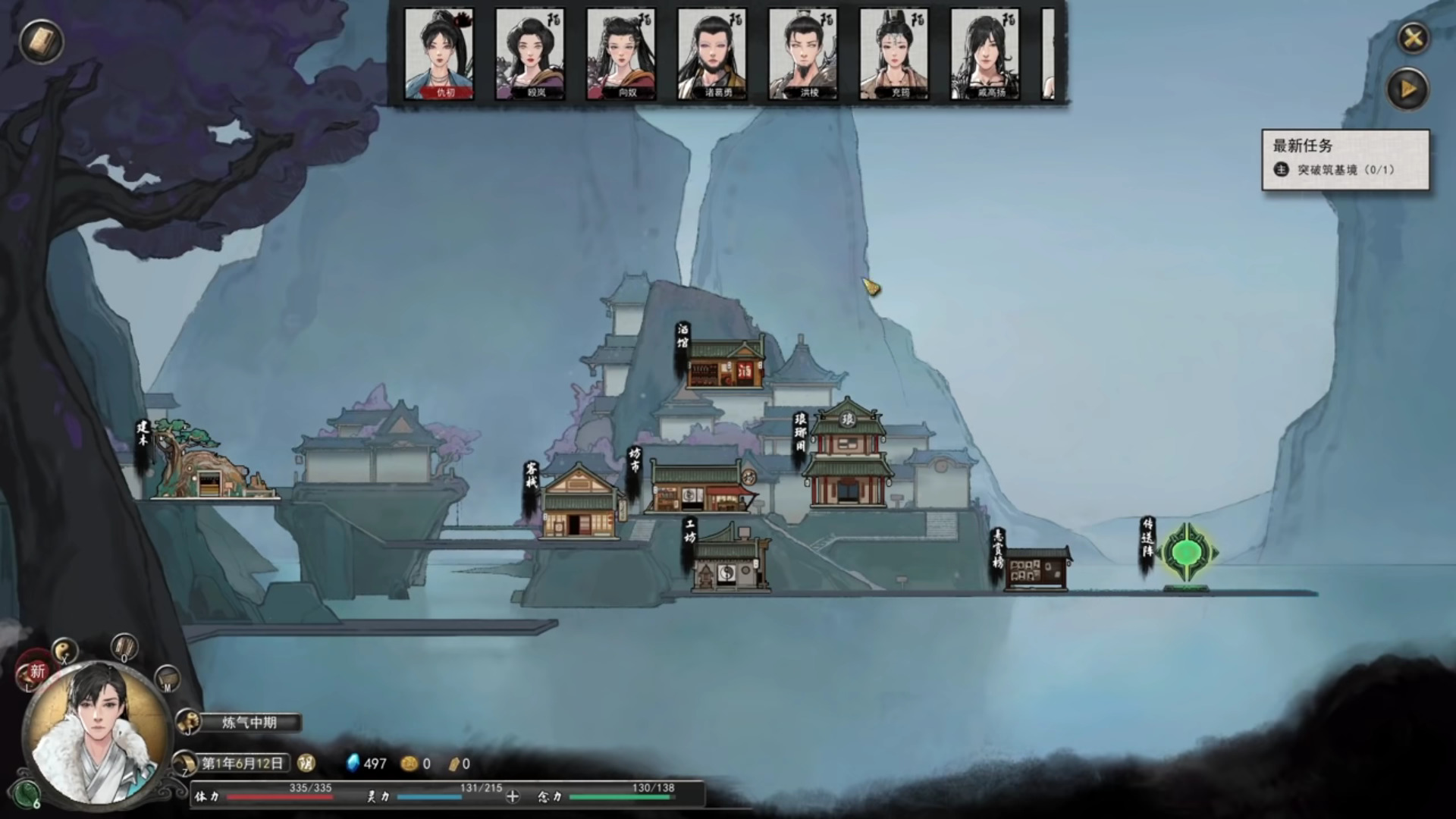Screen dimensions: 1456x819
Task: Open the calendar via the Z icon
Action: [x=184, y=763]
